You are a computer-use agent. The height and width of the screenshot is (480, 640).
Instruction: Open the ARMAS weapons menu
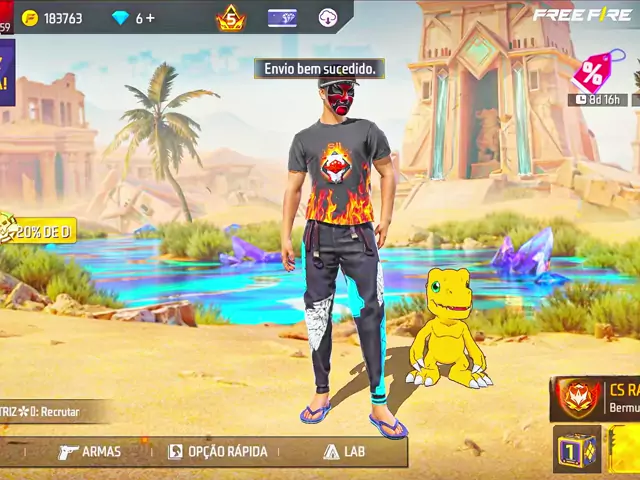click(90, 452)
